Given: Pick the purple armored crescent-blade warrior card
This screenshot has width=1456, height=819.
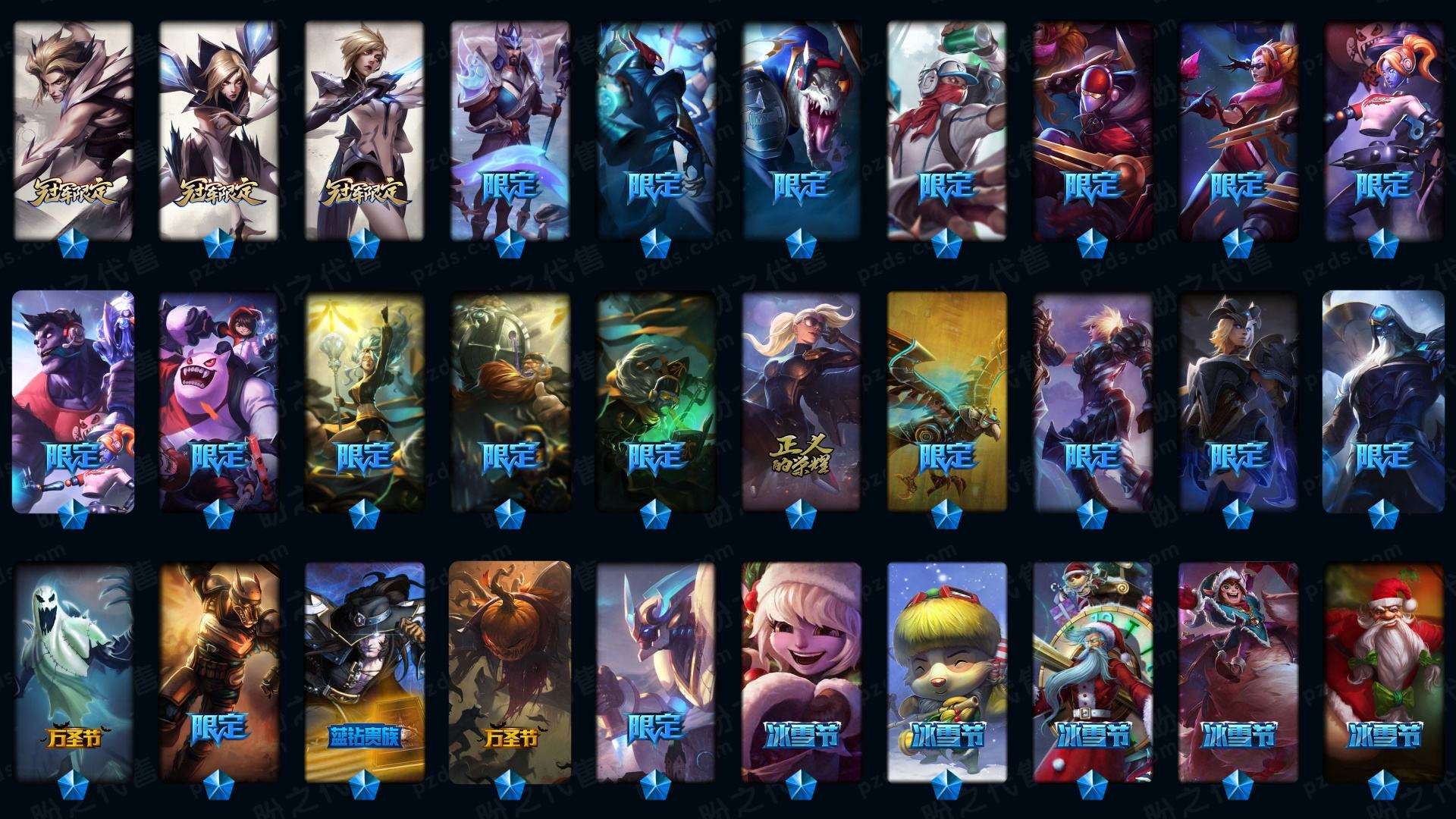Looking at the screenshot, I should coord(510,129).
